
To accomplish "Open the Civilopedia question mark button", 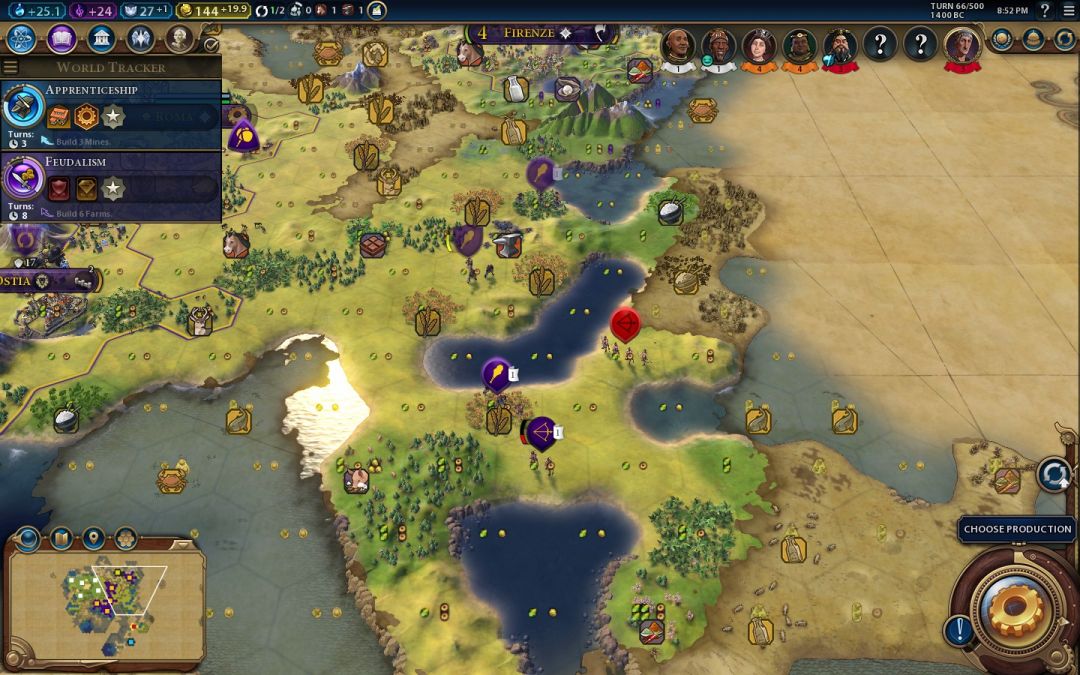I will click(x=1045, y=11).
